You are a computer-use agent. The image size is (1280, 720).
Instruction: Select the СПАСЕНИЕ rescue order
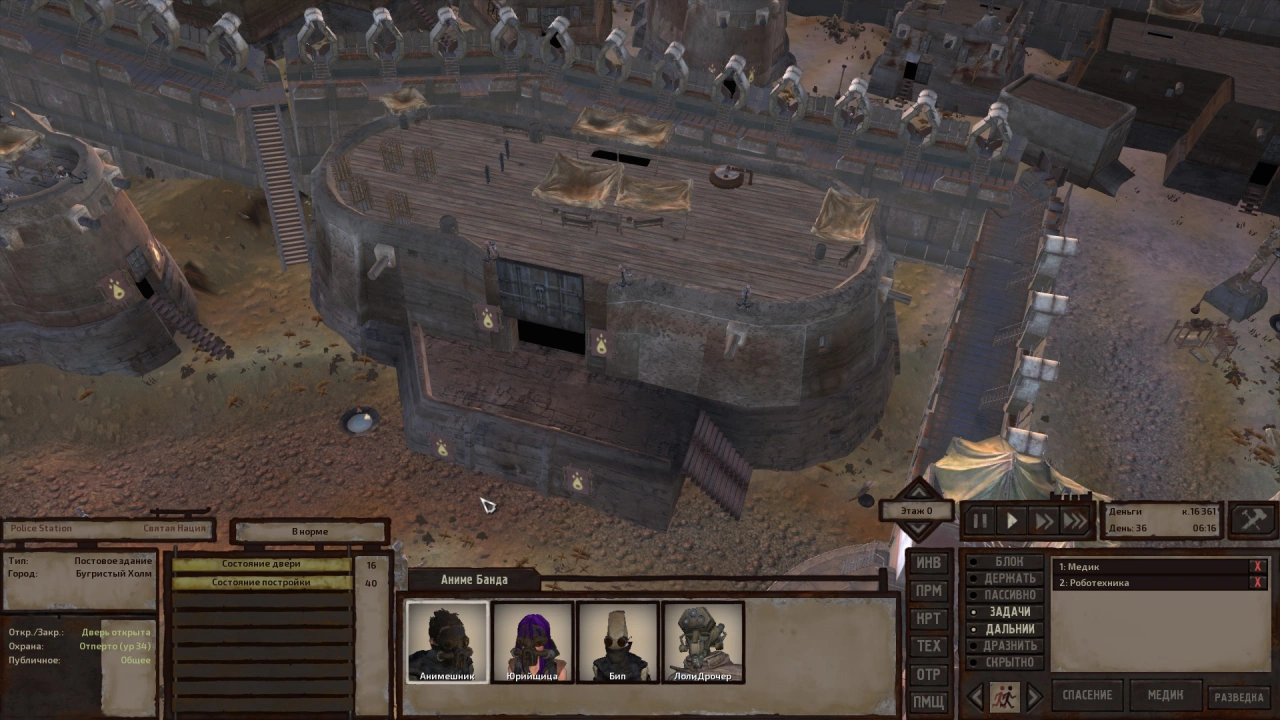1087,695
